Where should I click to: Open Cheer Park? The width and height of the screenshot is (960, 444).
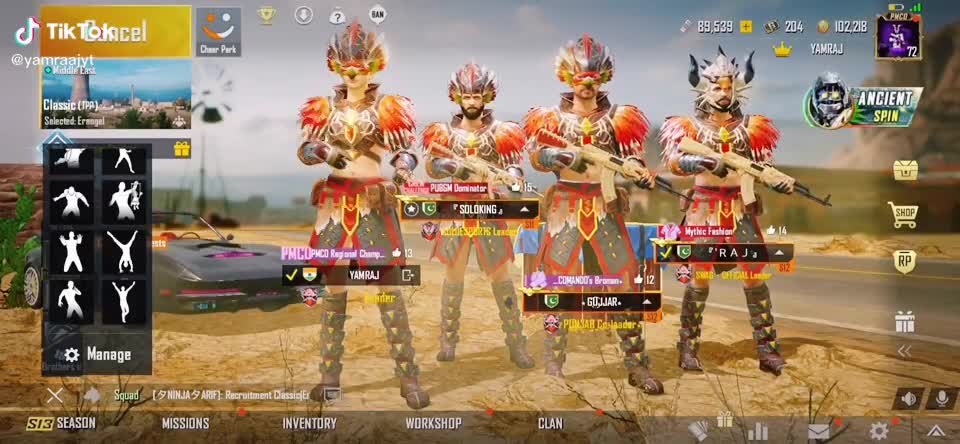pyautogui.click(x=218, y=31)
